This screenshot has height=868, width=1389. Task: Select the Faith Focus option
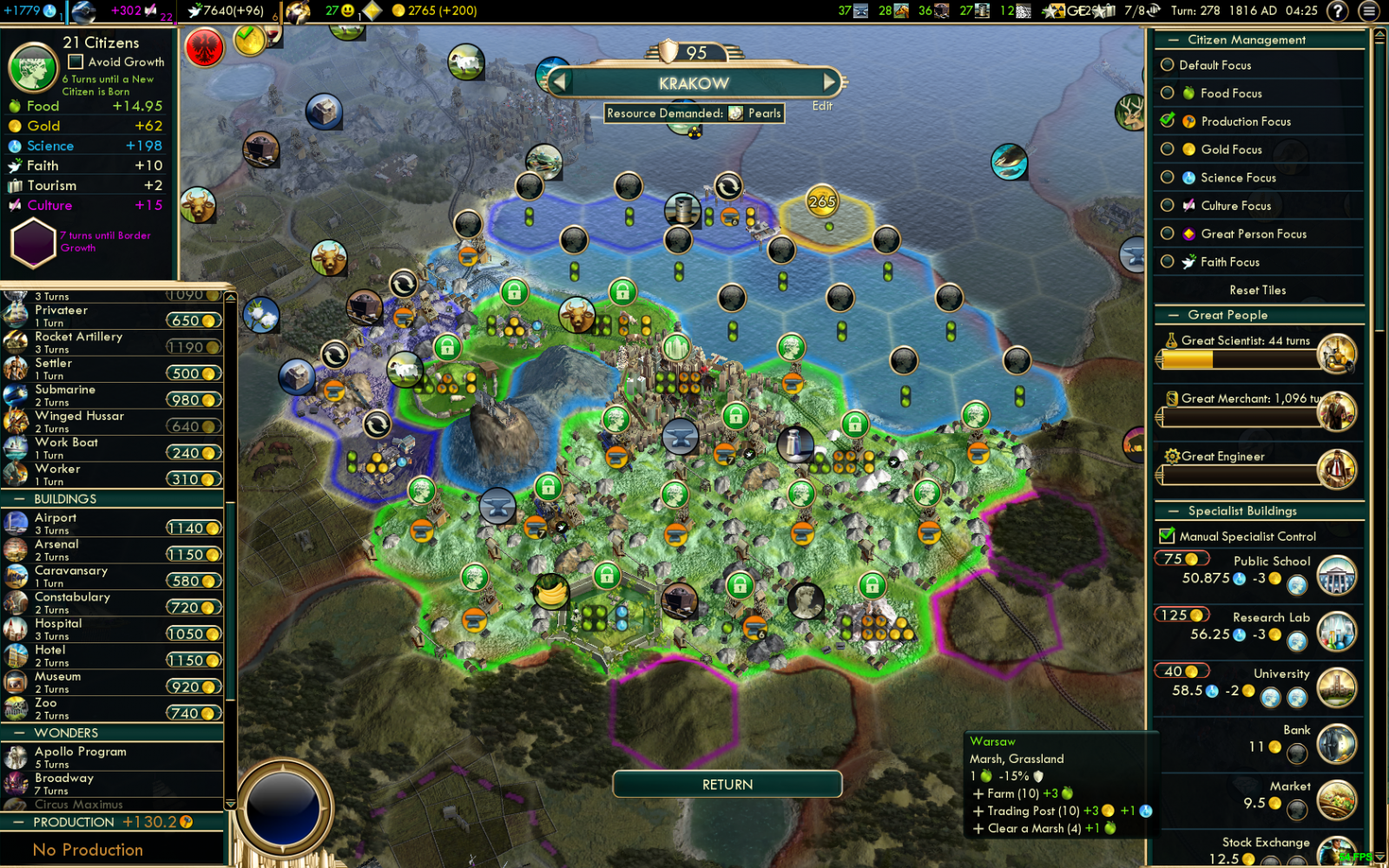[1168, 261]
